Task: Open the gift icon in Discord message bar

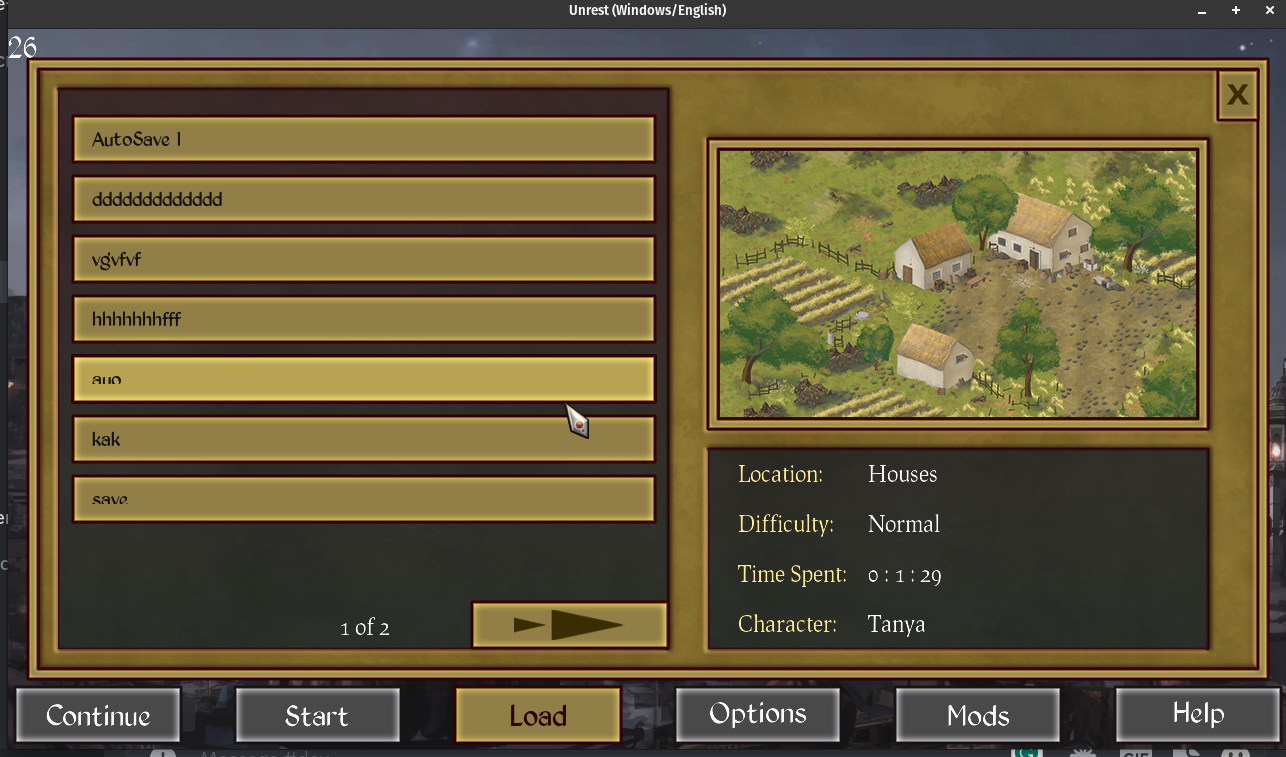Action: [x=1083, y=754]
